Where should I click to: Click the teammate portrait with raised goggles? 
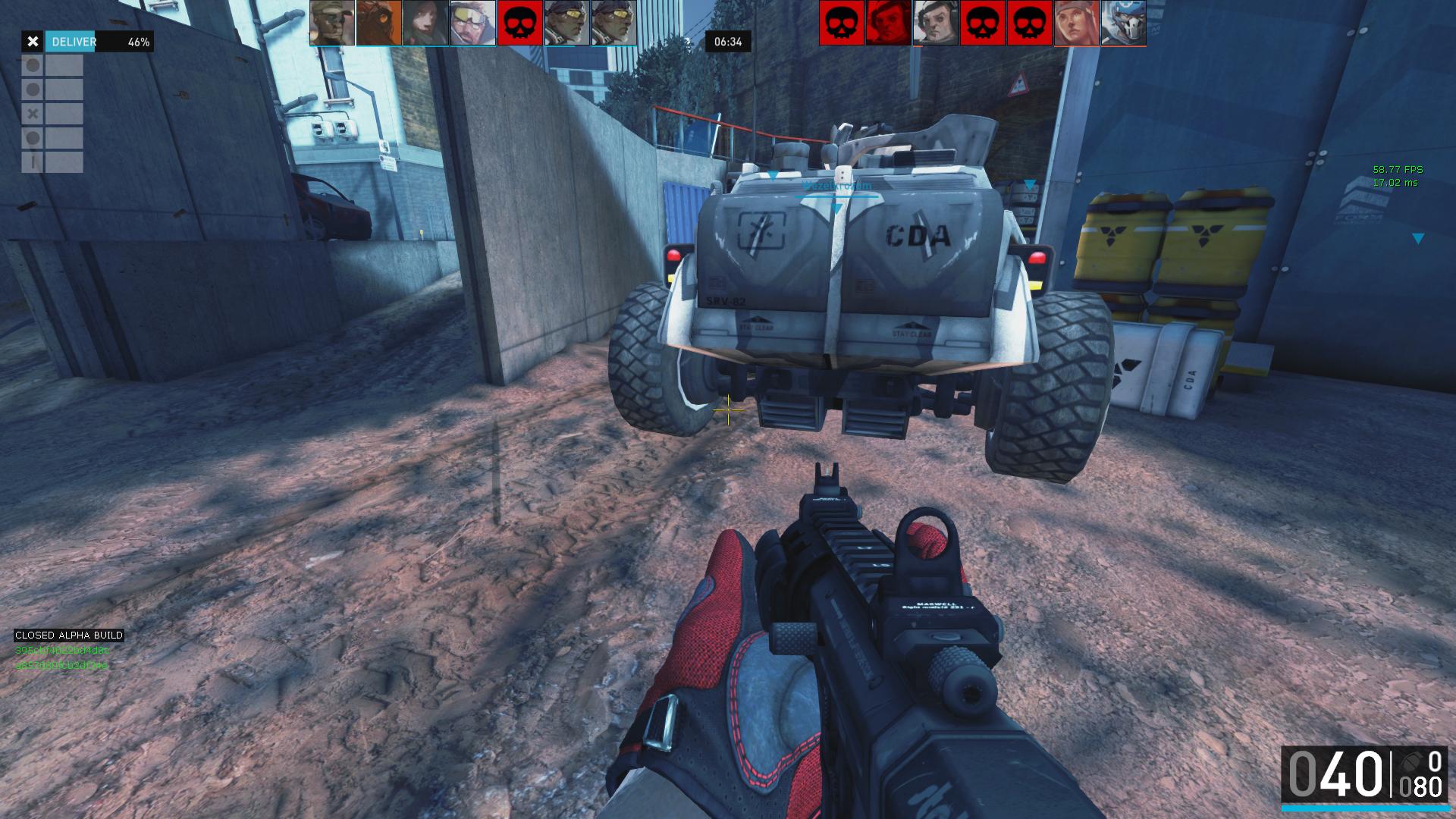(x=473, y=23)
